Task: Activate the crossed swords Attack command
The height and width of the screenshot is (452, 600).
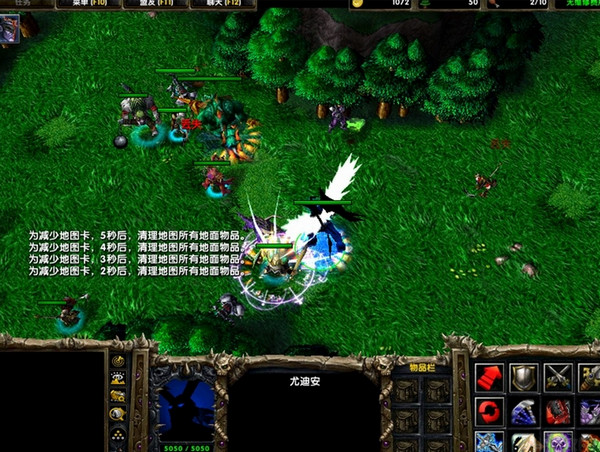Action: pos(558,377)
